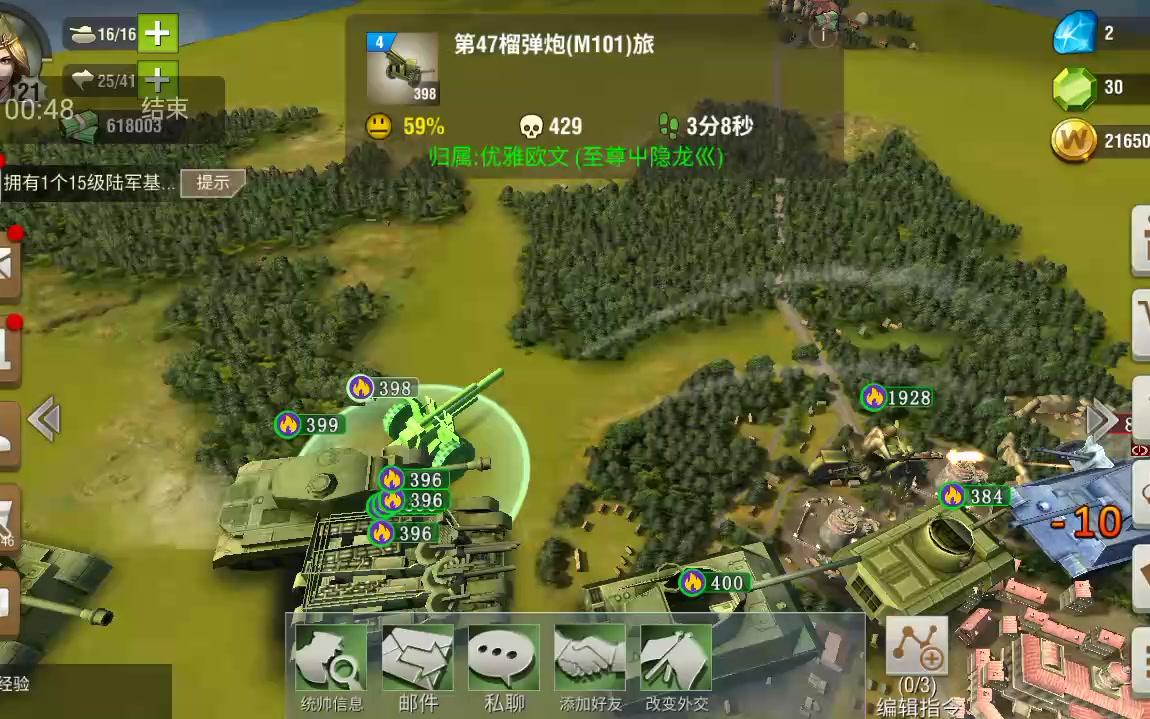
Task: Open the 15级陆军基 quest tracker text
Action: pyautogui.click(x=90, y=182)
